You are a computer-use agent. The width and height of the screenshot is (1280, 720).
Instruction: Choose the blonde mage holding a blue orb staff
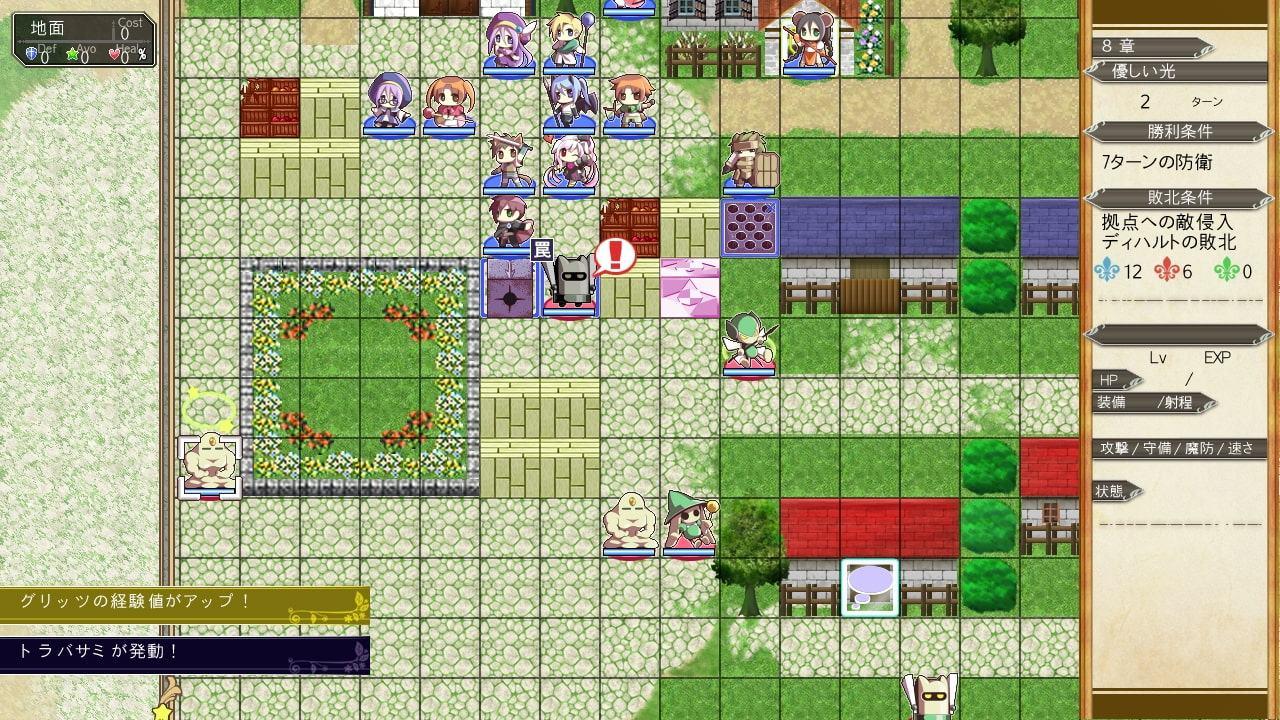(x=569, y=42)
